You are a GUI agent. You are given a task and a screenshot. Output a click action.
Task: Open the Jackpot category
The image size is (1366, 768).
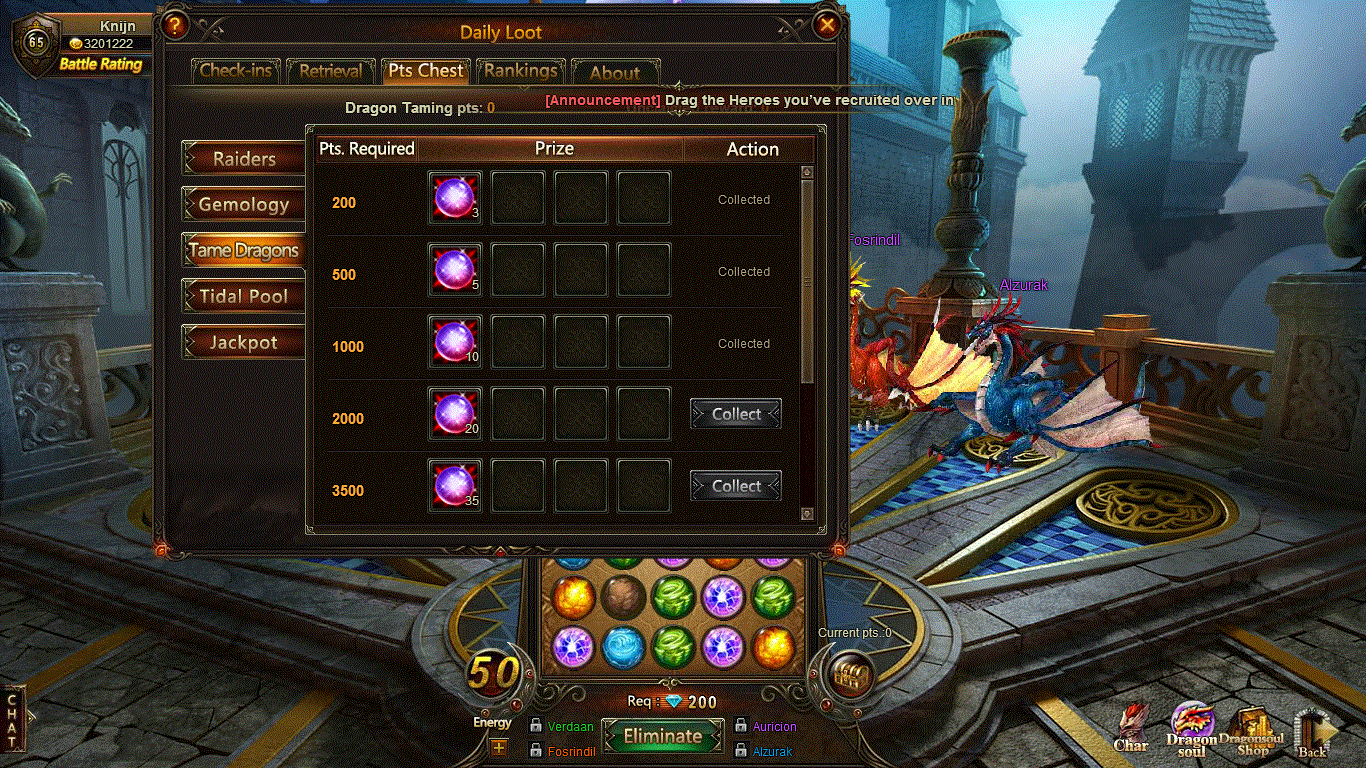click(244, 342)
